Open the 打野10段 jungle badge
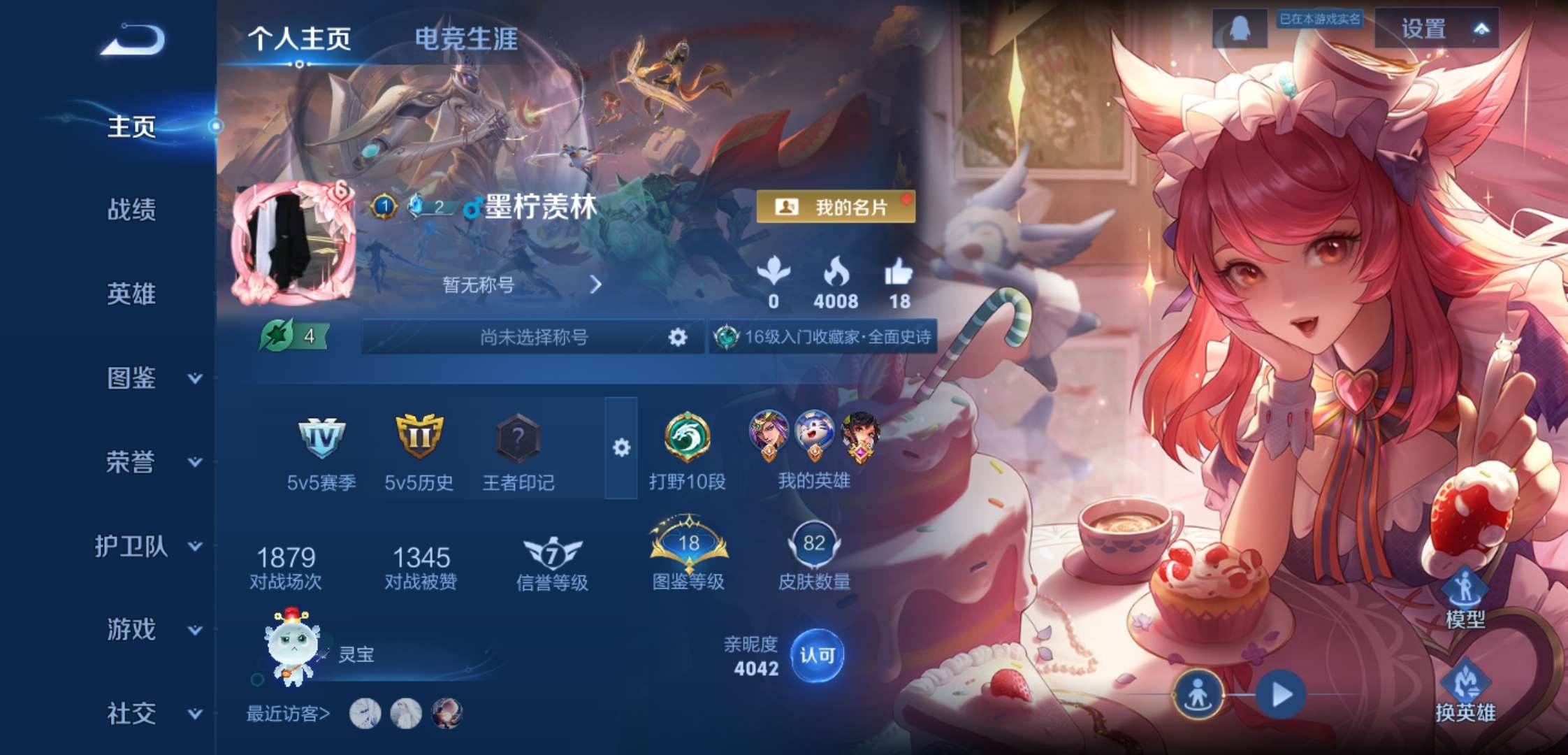Image resolution: width=1568 pixels, height=755 pixels. point(685,435)
